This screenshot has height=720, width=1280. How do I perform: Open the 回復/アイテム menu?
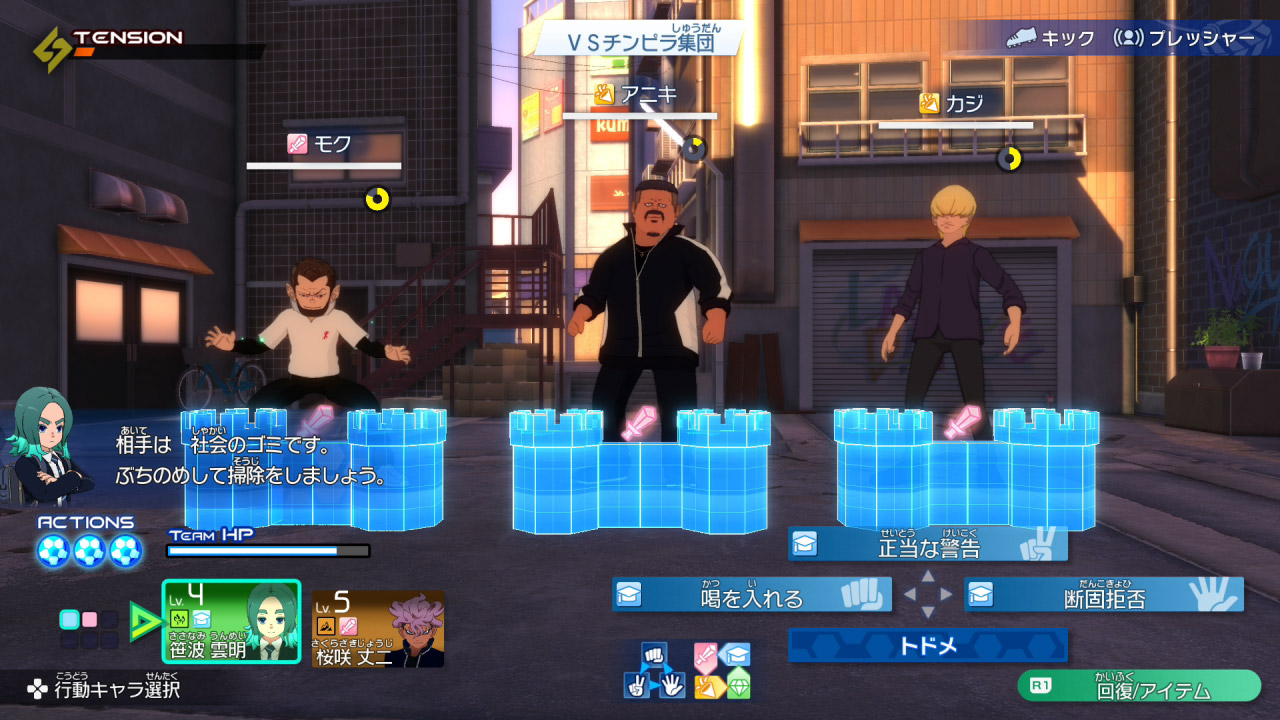click(x=1139, y=687)
